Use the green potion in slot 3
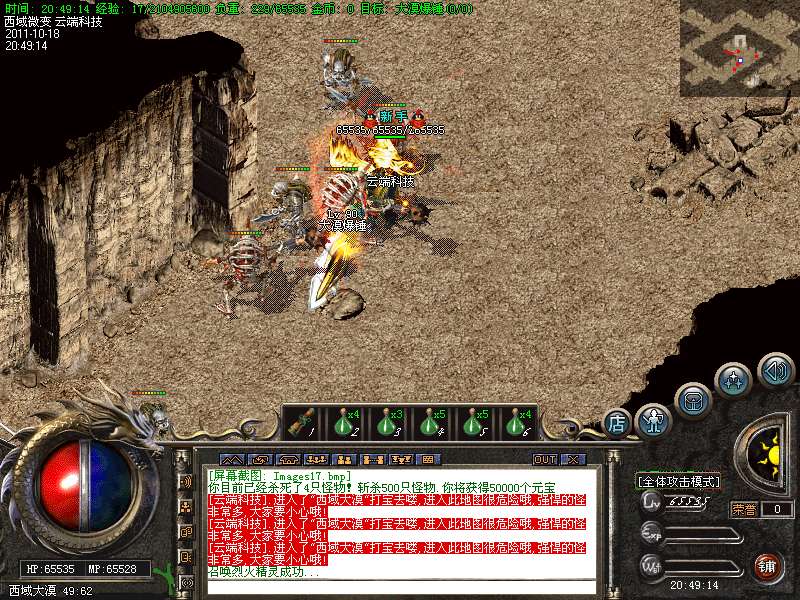800x600 pixels. pos(388,423)
